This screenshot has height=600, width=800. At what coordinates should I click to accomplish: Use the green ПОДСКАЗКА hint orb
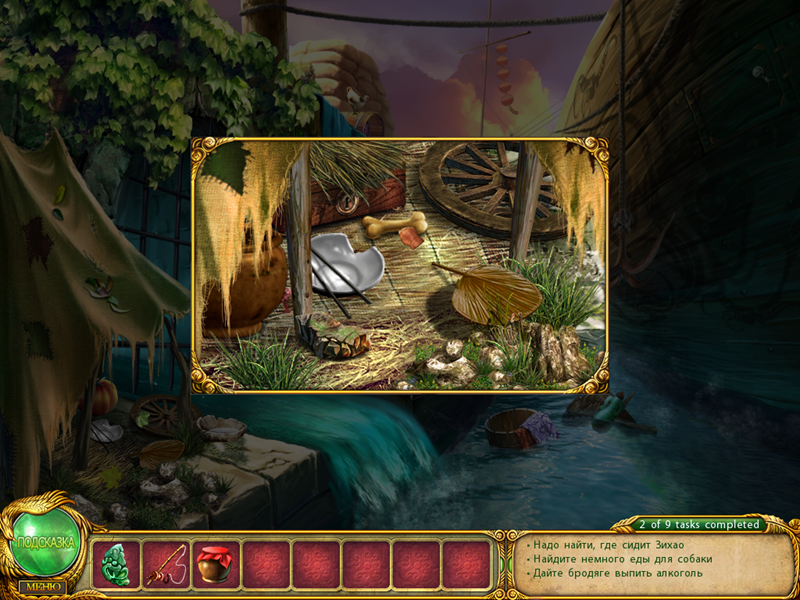[45, 543]
